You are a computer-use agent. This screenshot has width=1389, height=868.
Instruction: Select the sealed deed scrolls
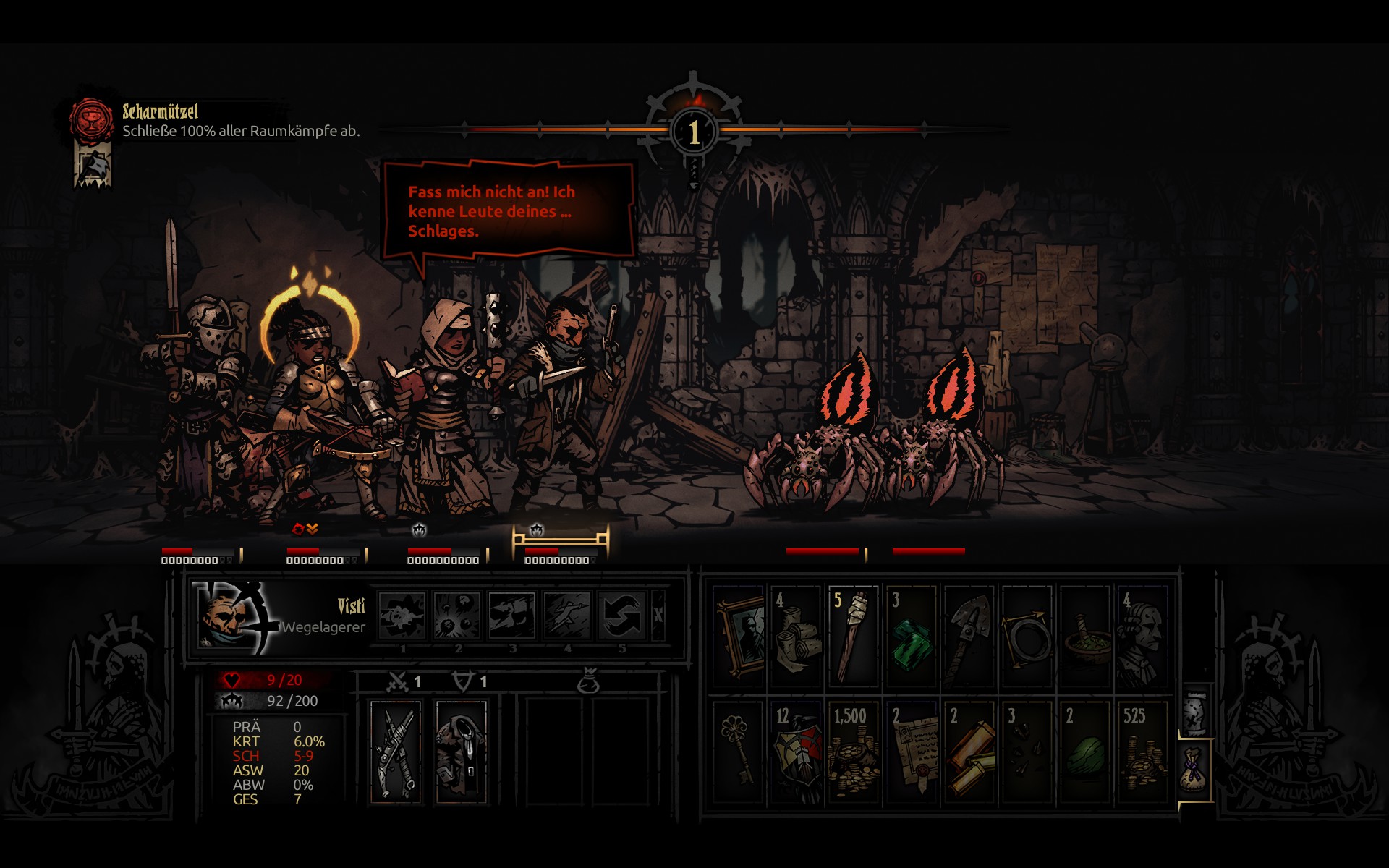[x=911, y=752]
